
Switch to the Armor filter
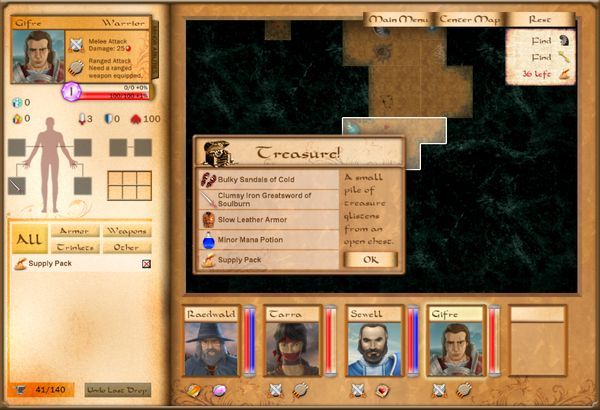coord(74,231)
